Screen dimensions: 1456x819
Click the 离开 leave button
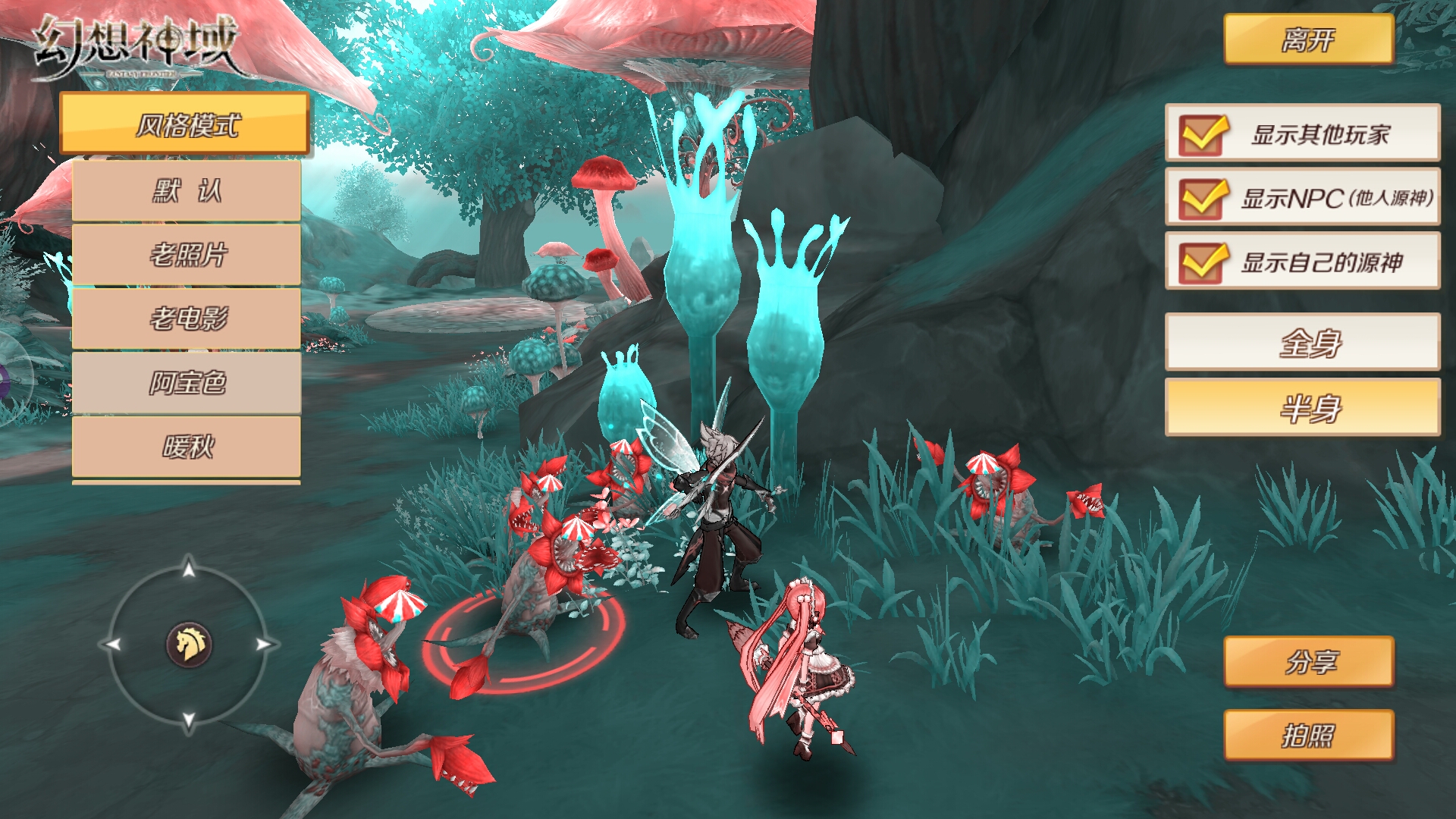click(x=1308, y=39)
